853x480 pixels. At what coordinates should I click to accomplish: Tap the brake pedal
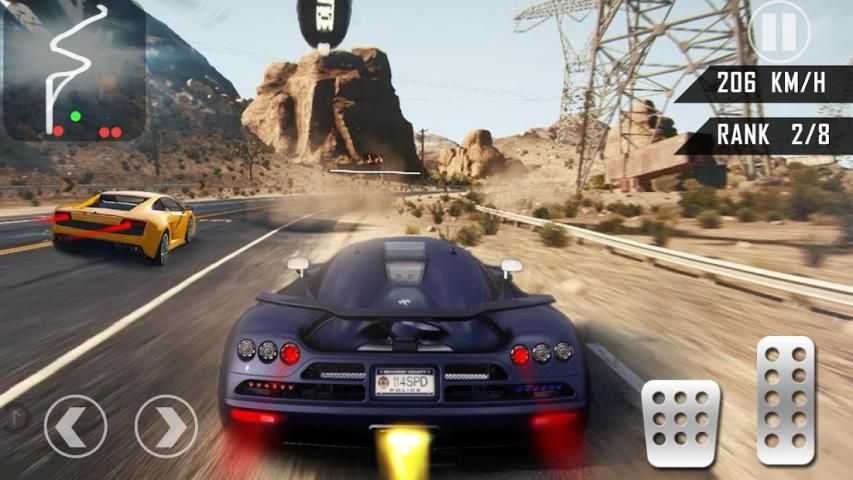pos(681,423)
